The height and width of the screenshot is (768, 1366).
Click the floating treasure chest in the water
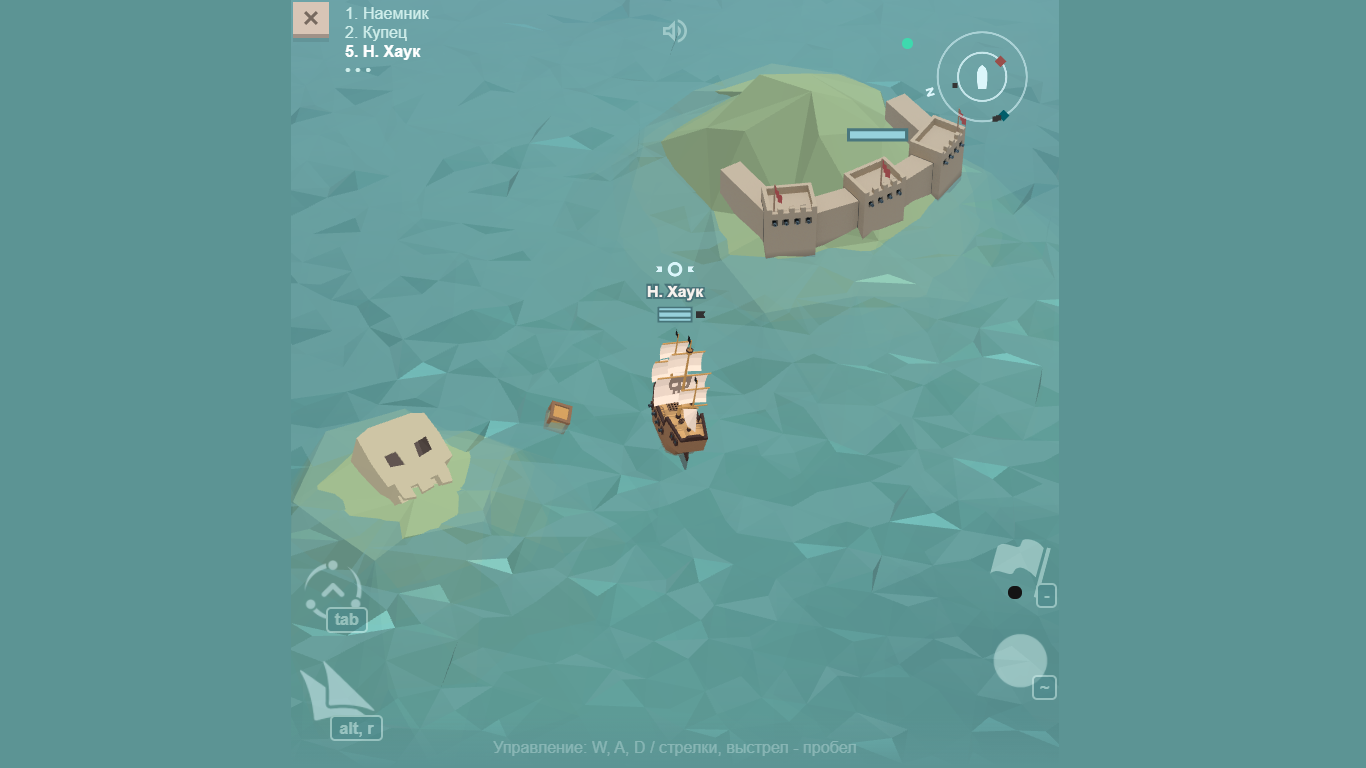558,417
